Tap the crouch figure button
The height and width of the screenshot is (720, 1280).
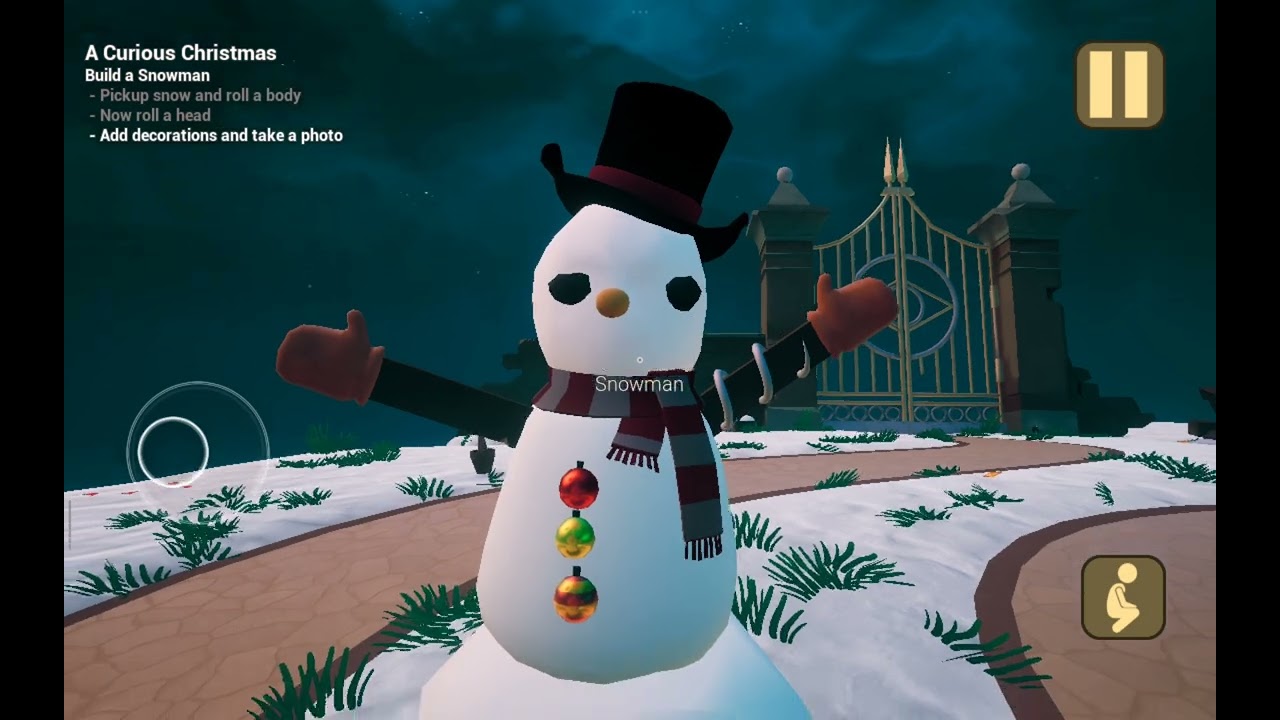1123,597
